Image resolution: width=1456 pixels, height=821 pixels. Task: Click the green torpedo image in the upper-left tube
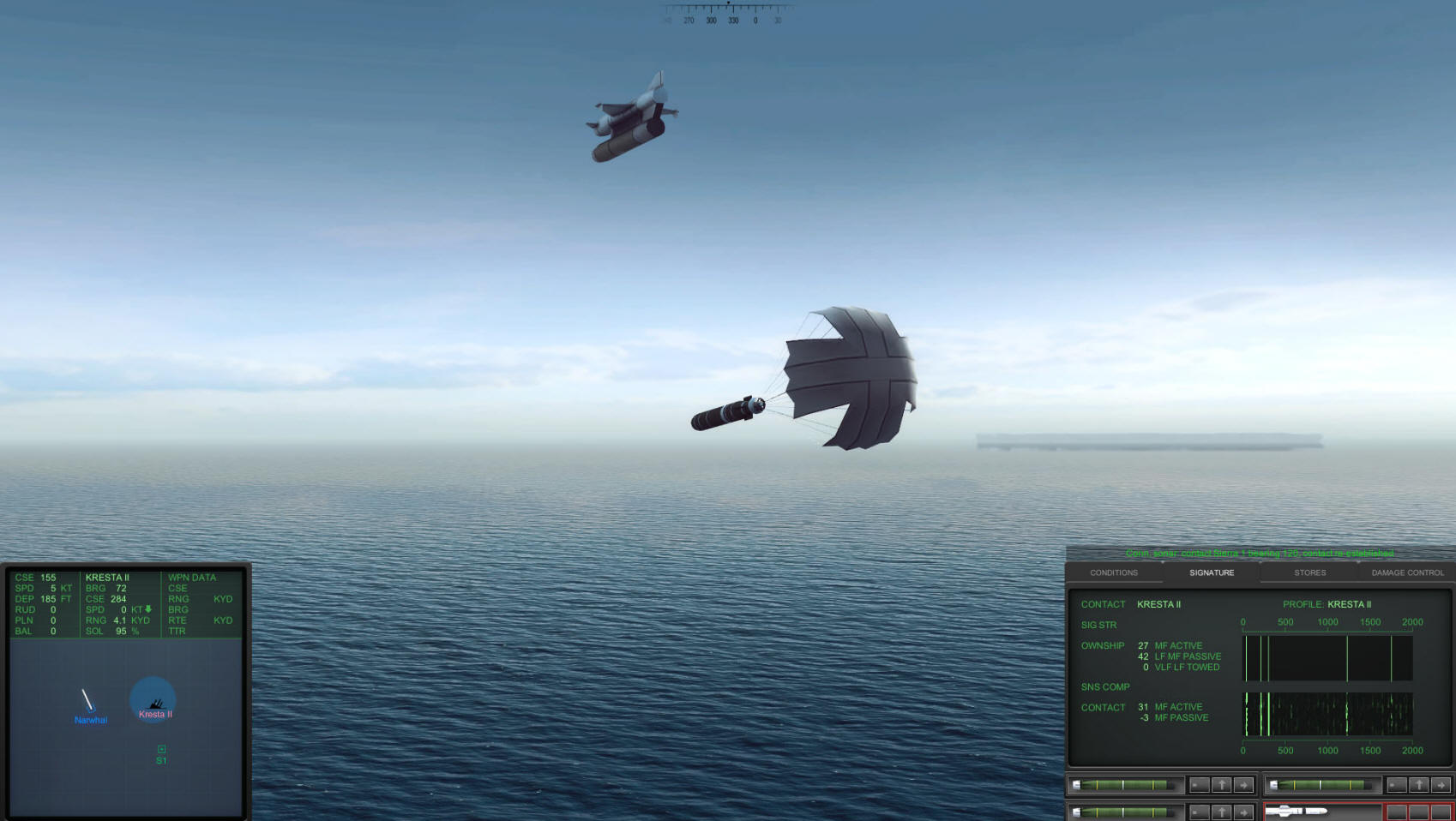(1123, 785)
